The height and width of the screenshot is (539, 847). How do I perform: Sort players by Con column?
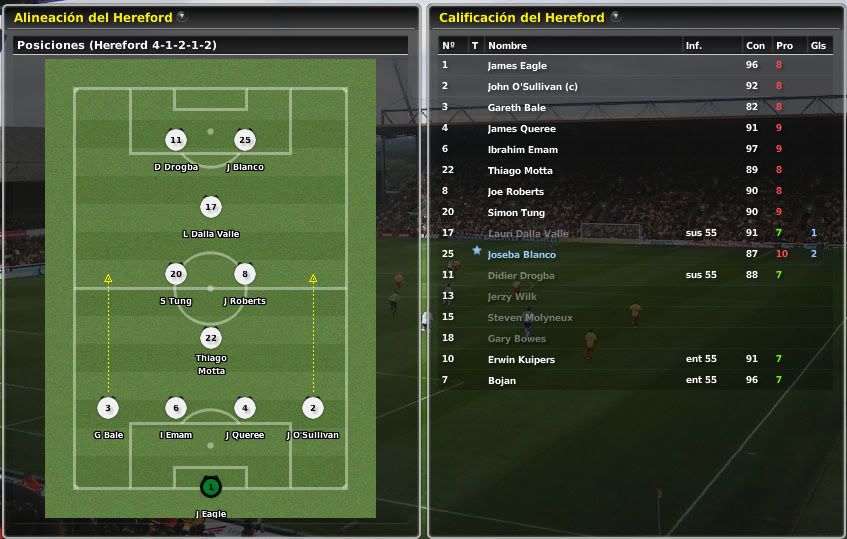click(755, 46)
